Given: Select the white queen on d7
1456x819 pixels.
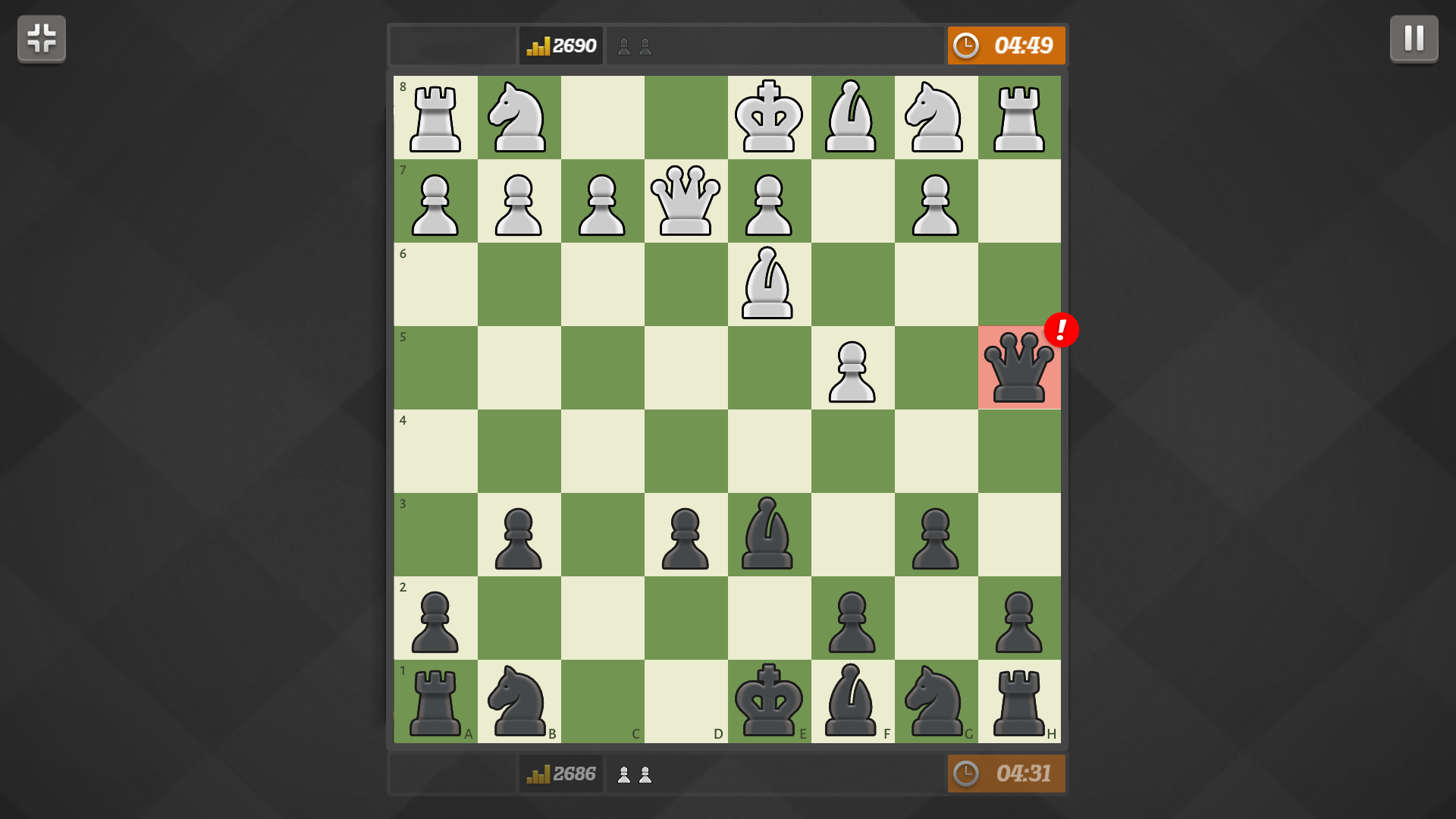Looking at the screenshot, I should click(x=686, y=201).
